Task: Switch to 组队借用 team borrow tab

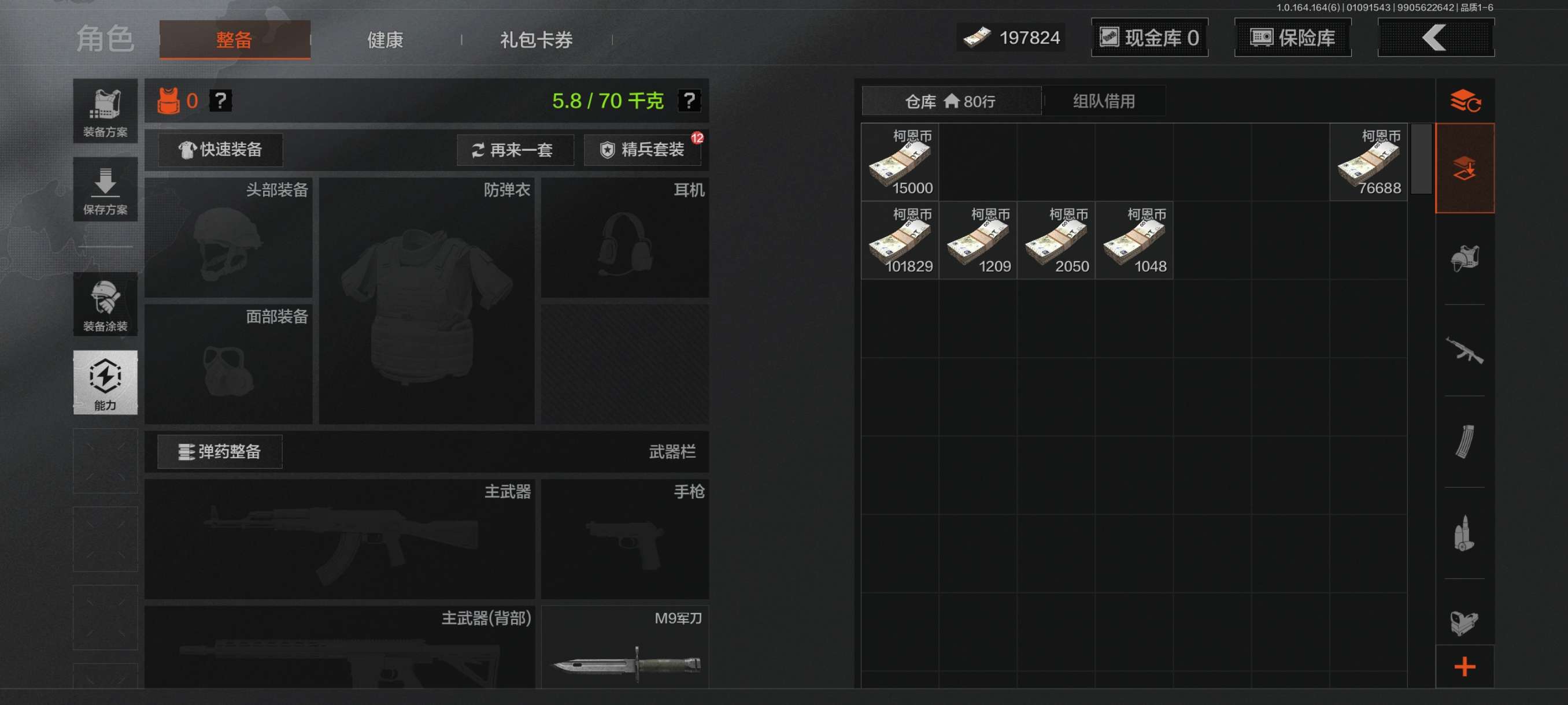Action: (1103, 101)
